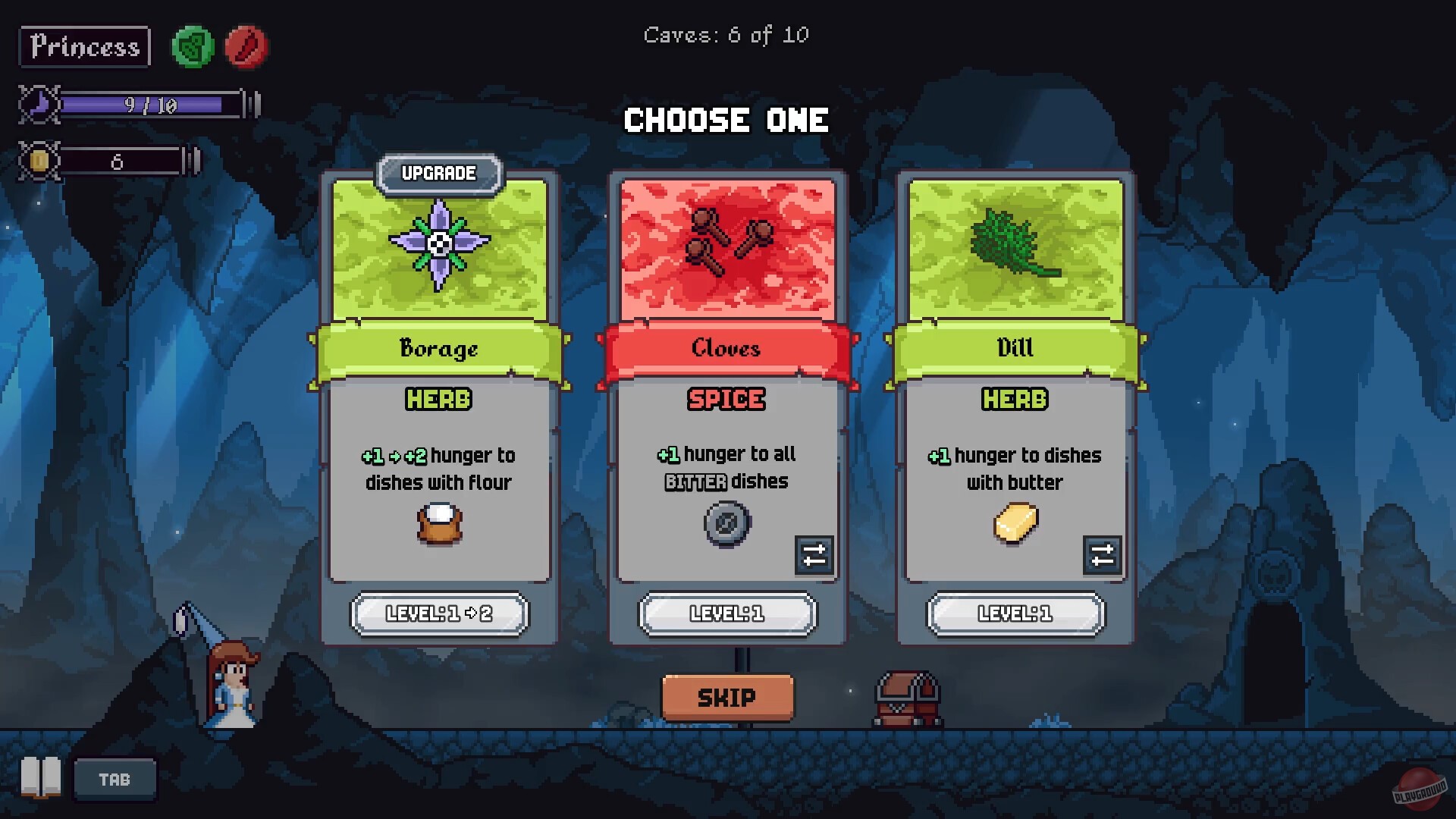Click the green herb counter icon
Screen dimensions: 1456x819
192,47
